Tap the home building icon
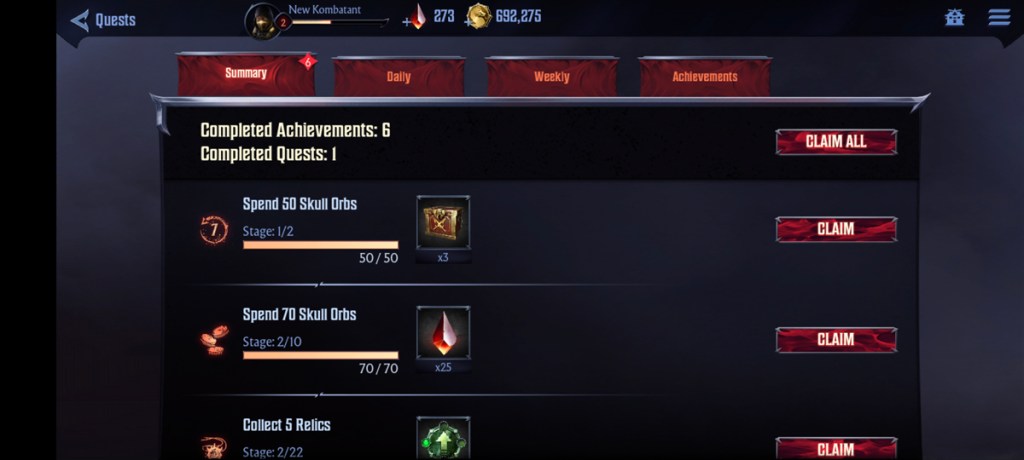 (954, 18)
